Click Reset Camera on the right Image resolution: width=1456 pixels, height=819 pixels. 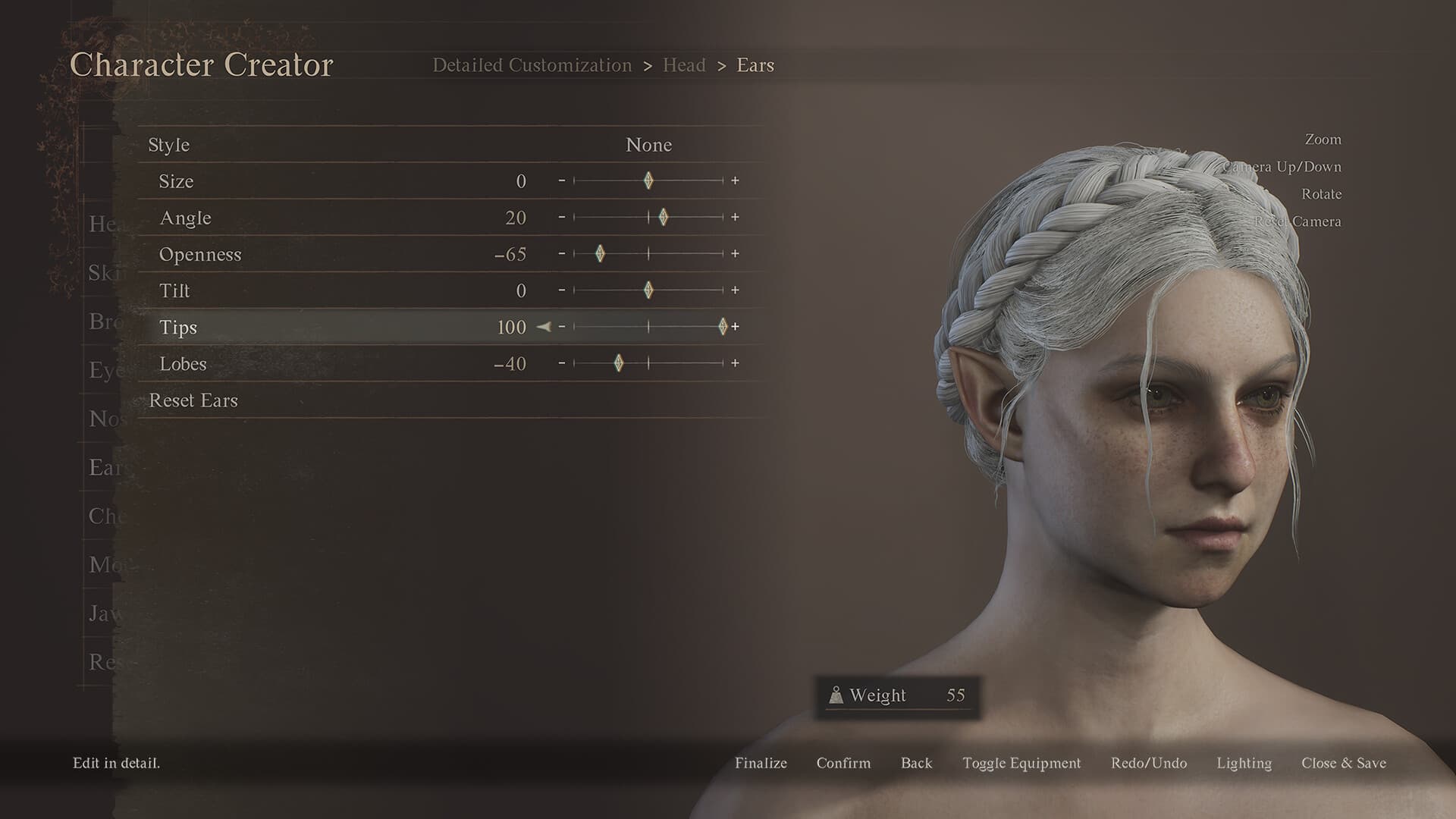click(x=1298, y=221)
